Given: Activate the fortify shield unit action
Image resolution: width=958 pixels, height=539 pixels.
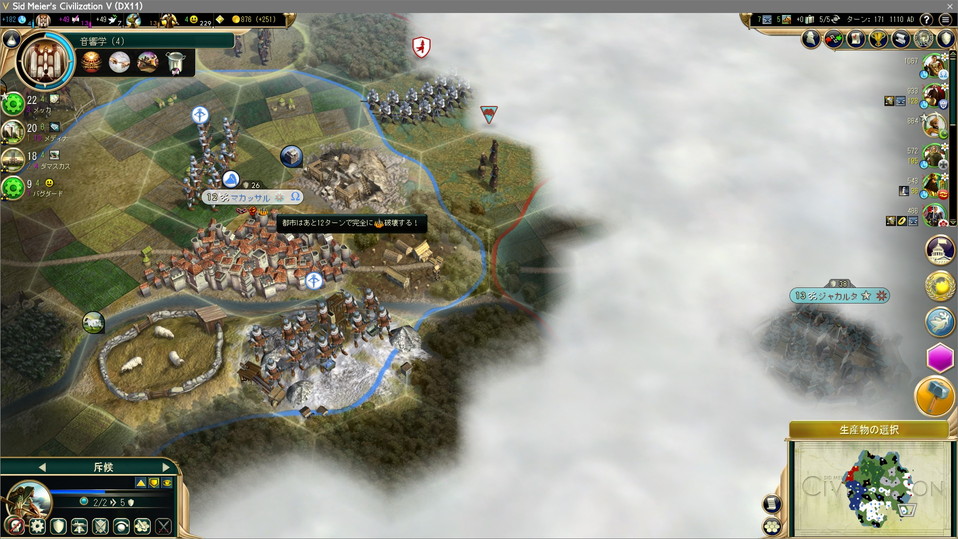Looking at the screenshot, I should pyautogui.click(x=58, y=526).
